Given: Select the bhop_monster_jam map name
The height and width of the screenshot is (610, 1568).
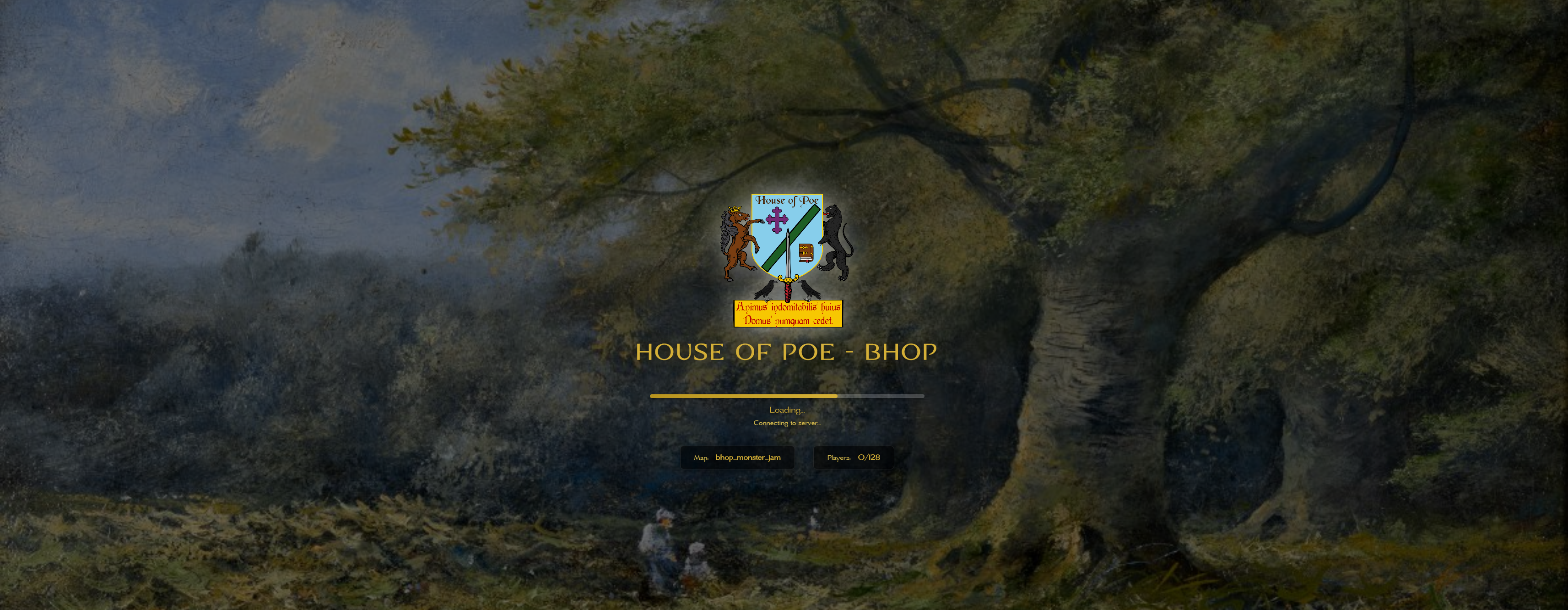Looking at the screenshot, I should click(748, 457).
